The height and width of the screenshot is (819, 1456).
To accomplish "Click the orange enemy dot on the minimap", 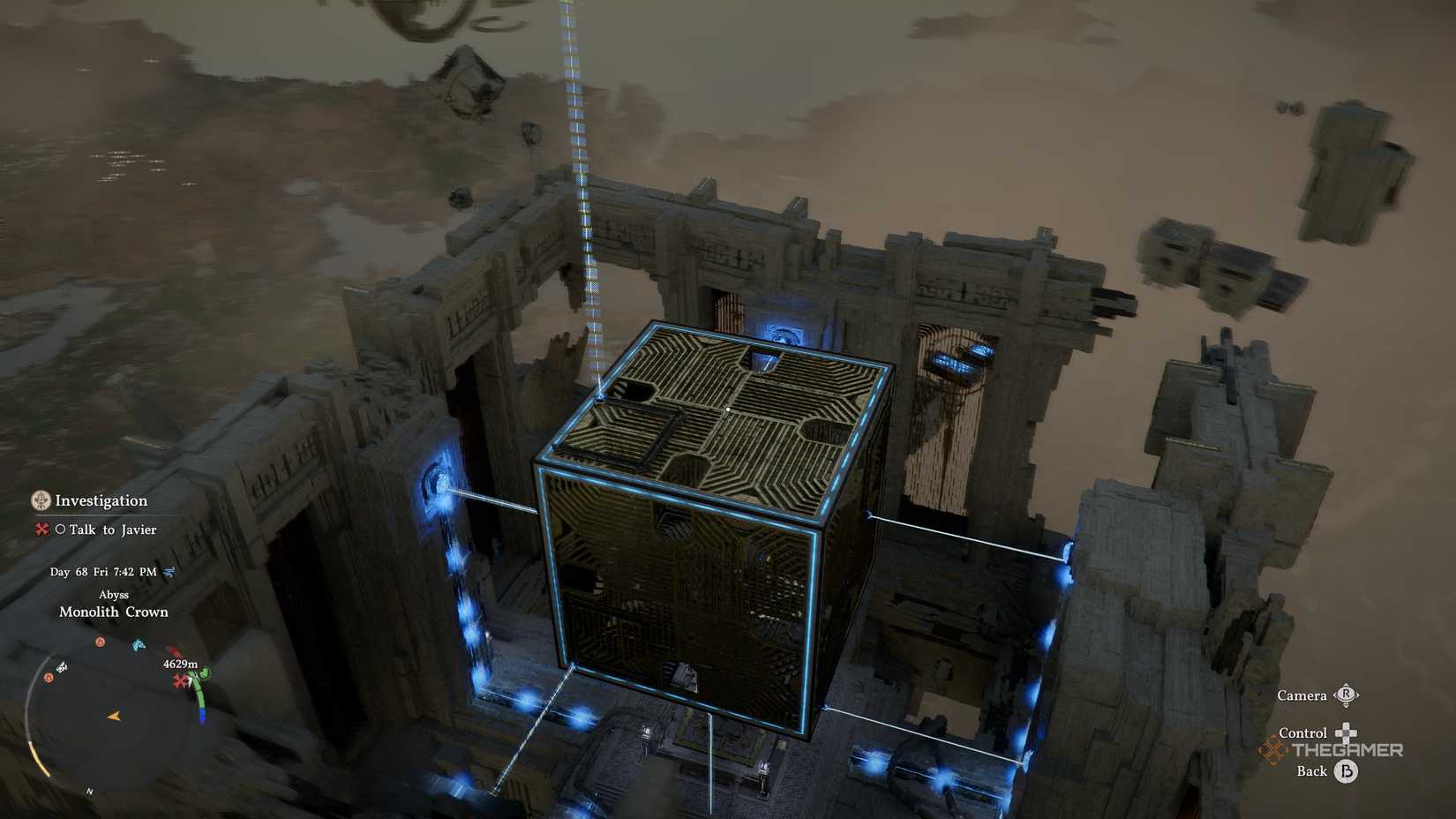I will 101,642.
